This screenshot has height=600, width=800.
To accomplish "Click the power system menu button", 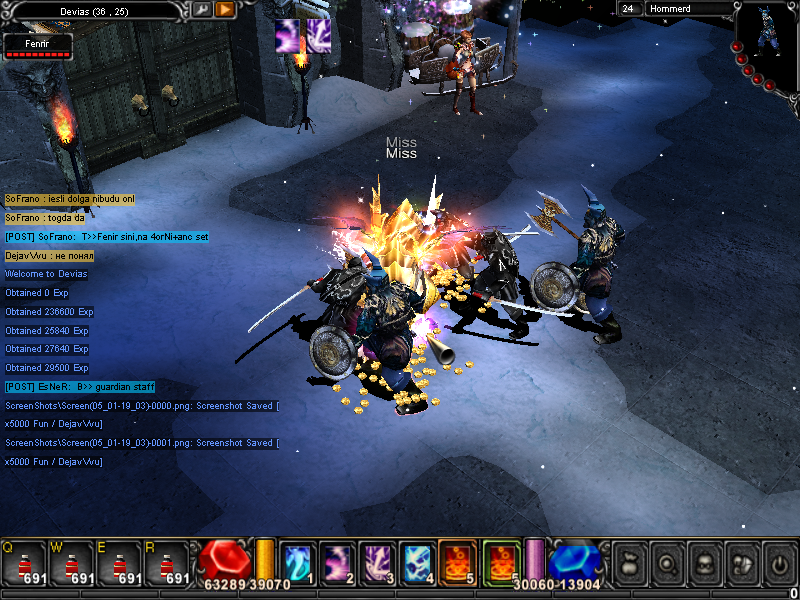I will 778,563.
